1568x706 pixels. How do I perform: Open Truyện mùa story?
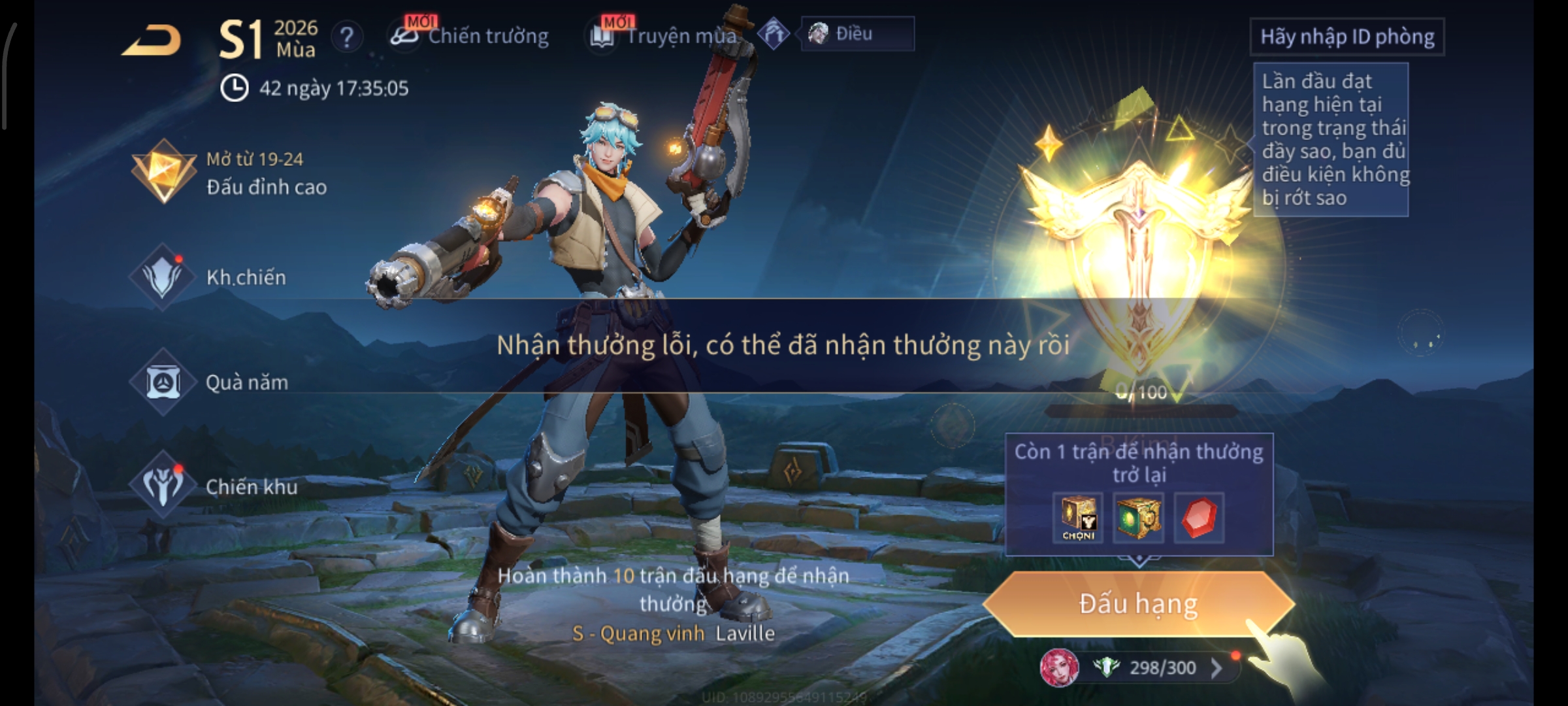click(x=665, y=36)
